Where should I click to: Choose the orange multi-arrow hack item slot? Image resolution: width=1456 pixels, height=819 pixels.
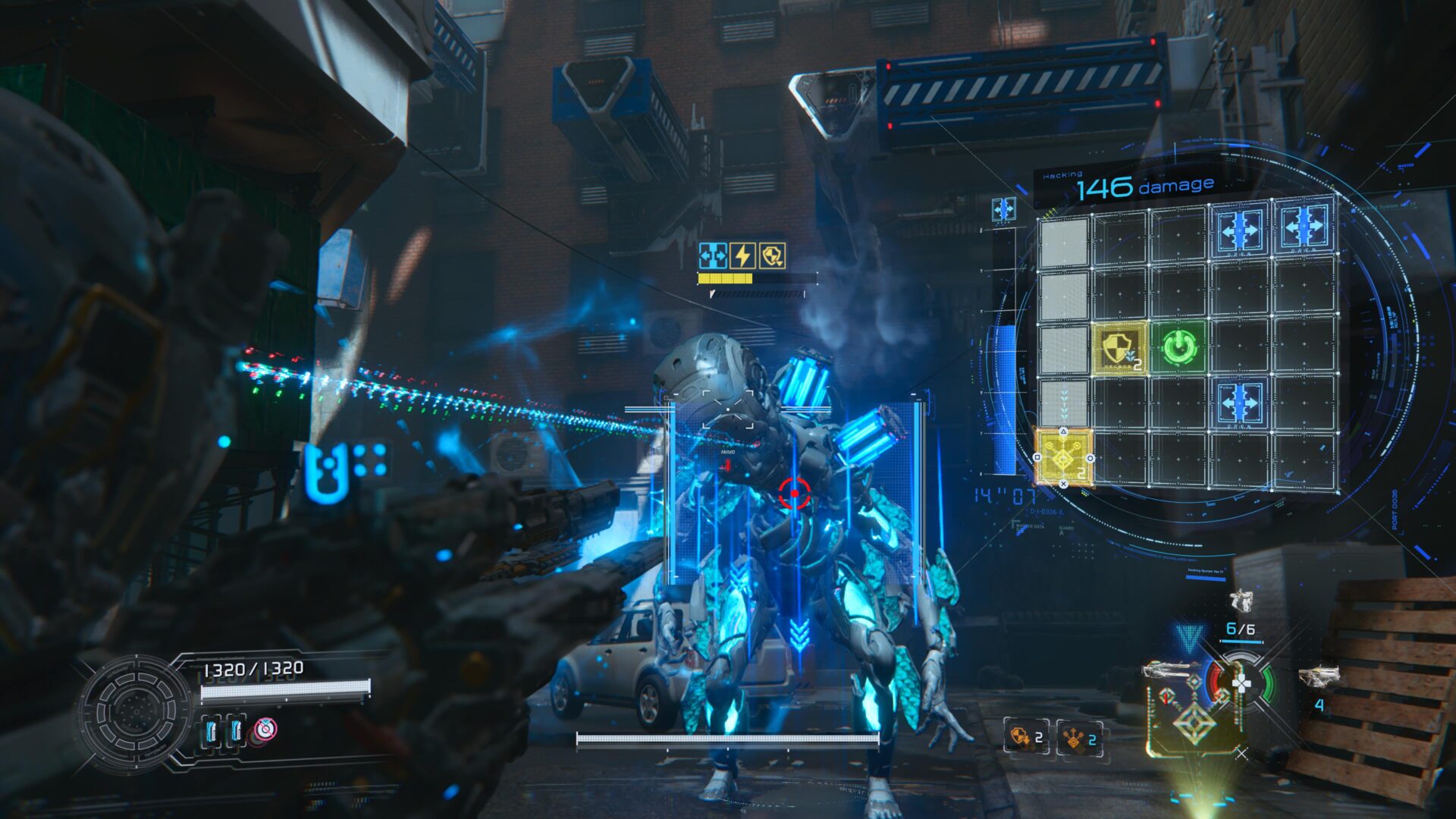tap(1080, 737)
